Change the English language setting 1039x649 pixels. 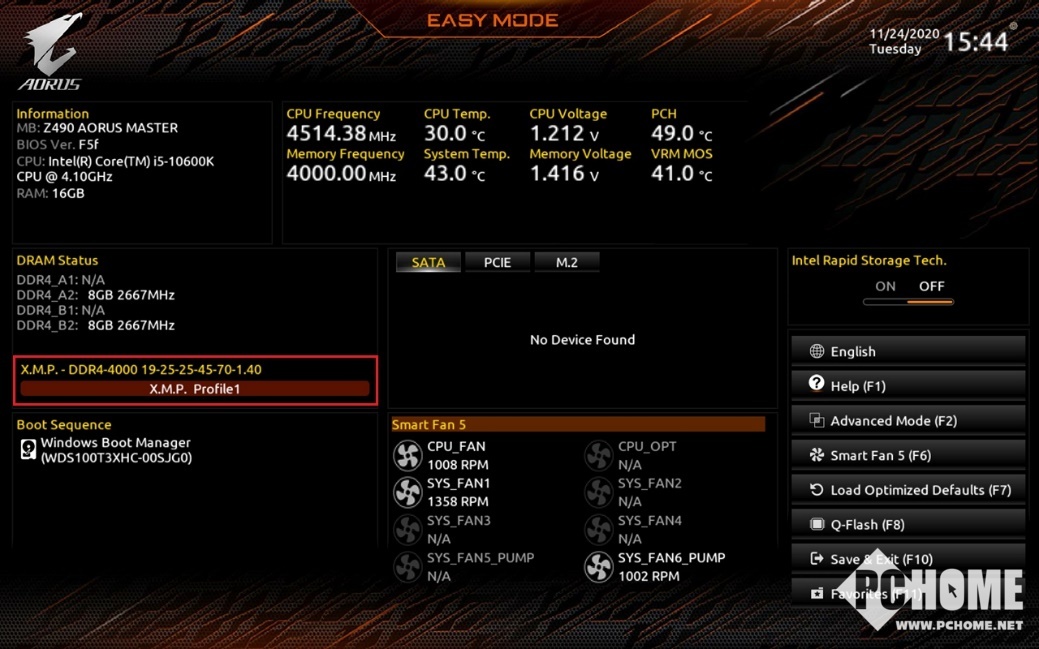point(908,351)
